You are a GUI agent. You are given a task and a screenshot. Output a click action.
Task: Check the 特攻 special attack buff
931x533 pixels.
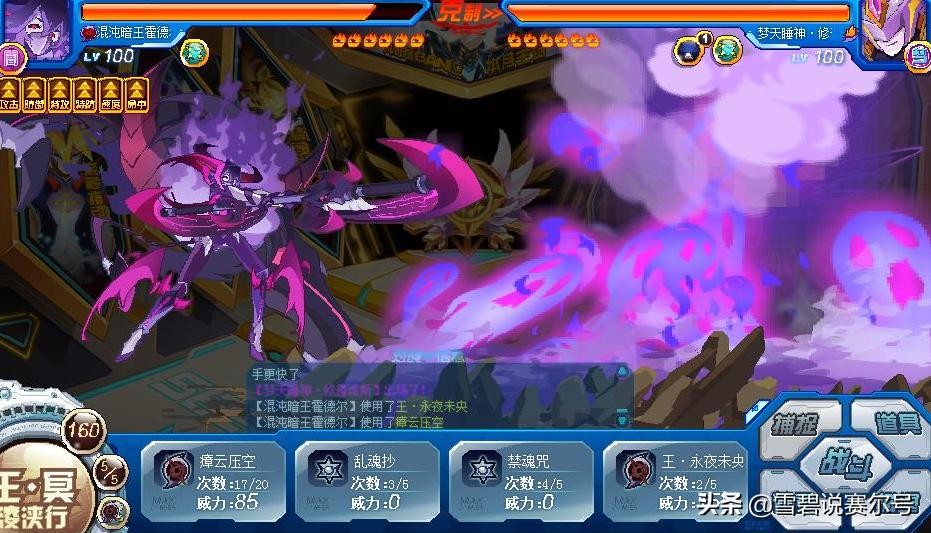(60, 96)
